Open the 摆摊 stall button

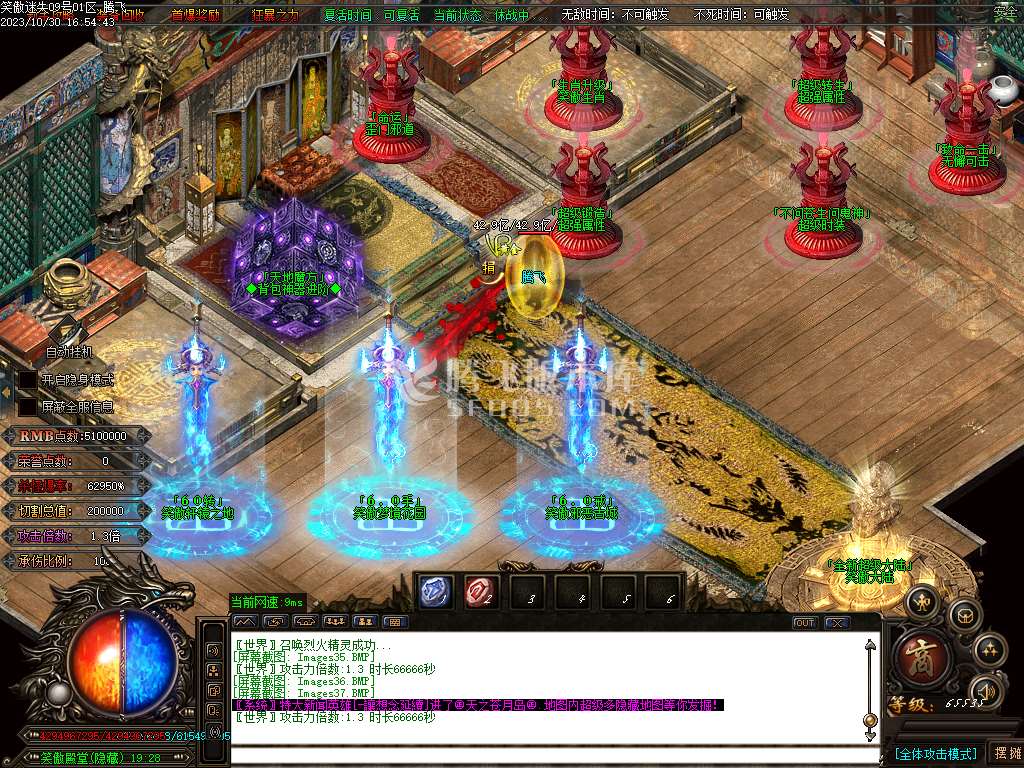point(1005,753)
